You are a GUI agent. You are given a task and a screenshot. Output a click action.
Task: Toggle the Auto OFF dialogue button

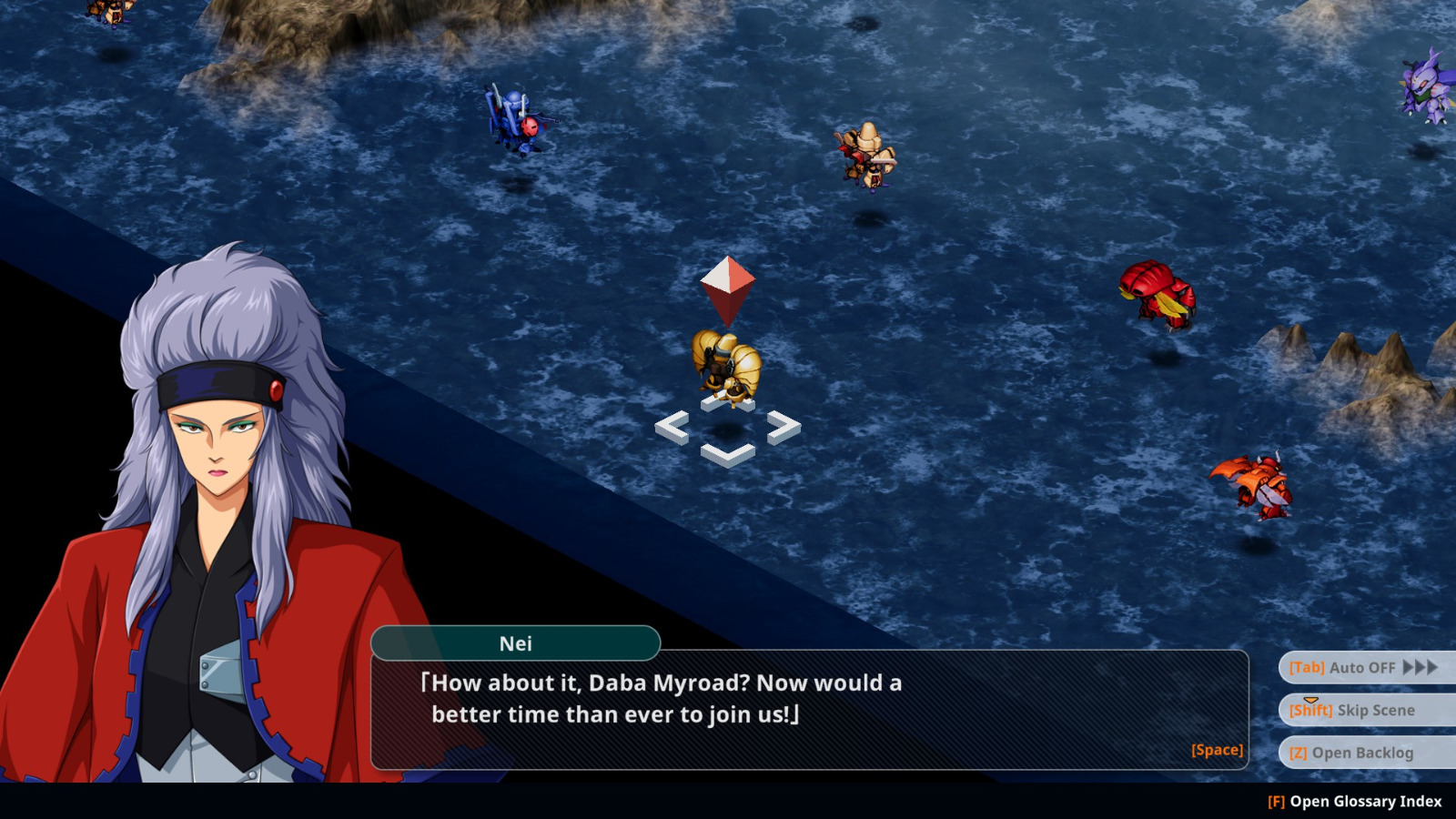point(1363,668)
